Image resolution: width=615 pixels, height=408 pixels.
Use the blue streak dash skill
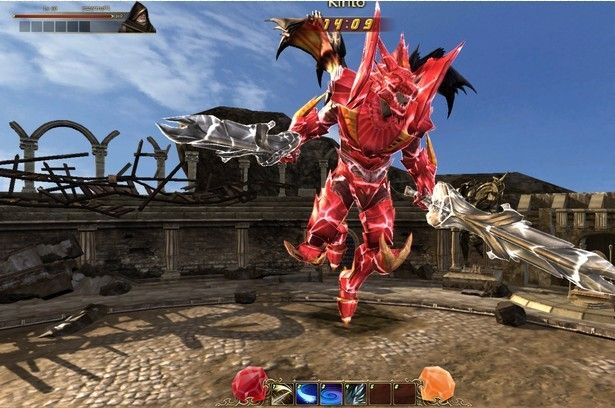(x=307, y=393)
